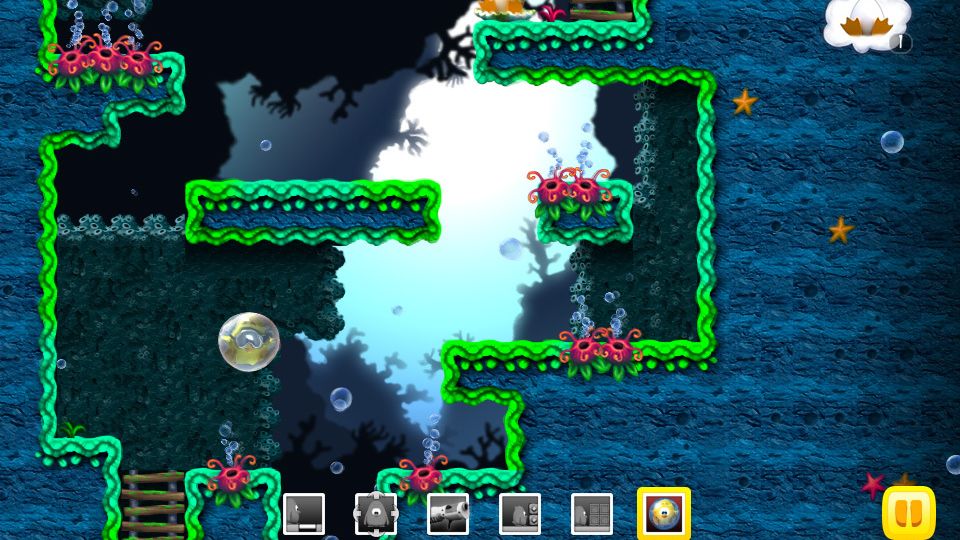Select the tool showing two small blocks

[519, 514]
